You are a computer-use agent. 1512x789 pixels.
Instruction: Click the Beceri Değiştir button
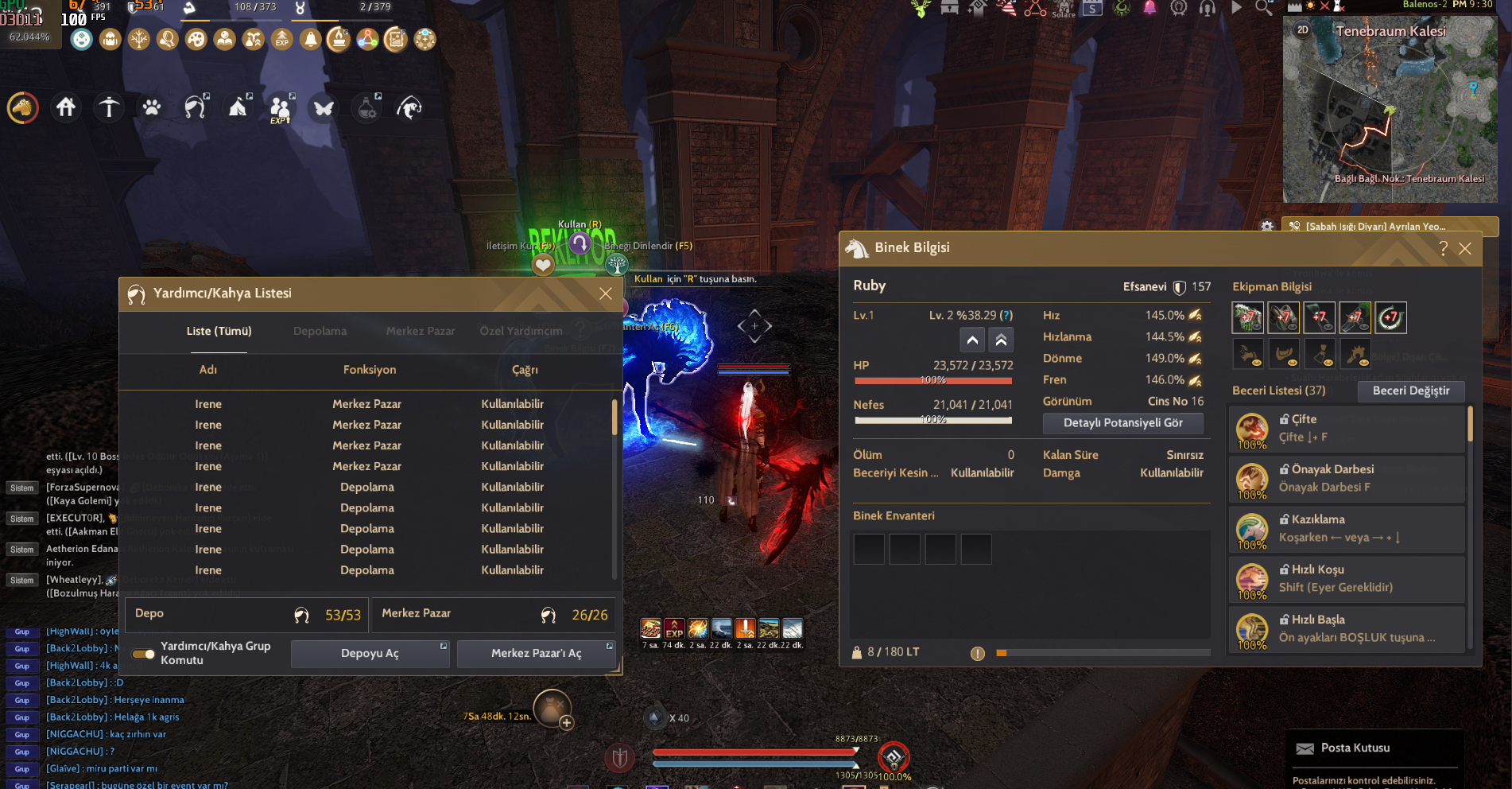click(1410, 391)
